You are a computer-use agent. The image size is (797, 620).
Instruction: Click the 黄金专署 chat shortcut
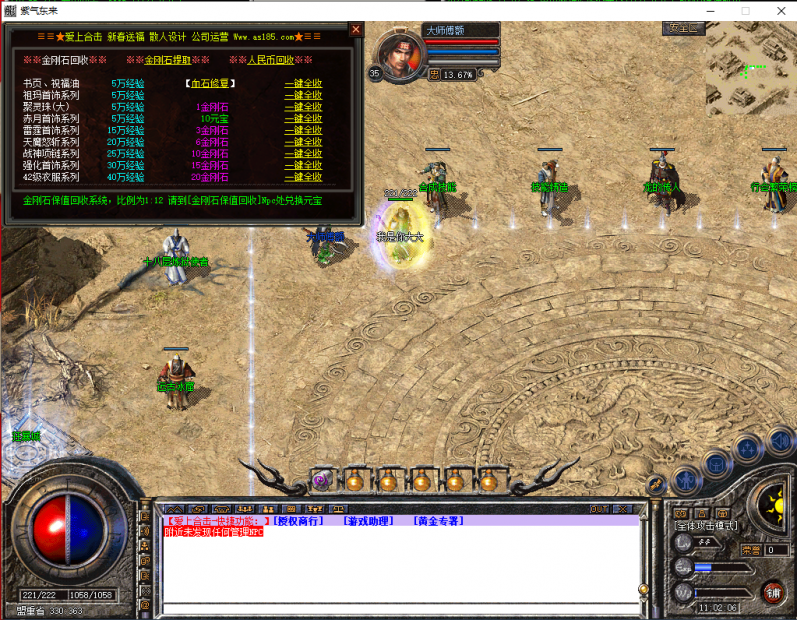(437, 521)
